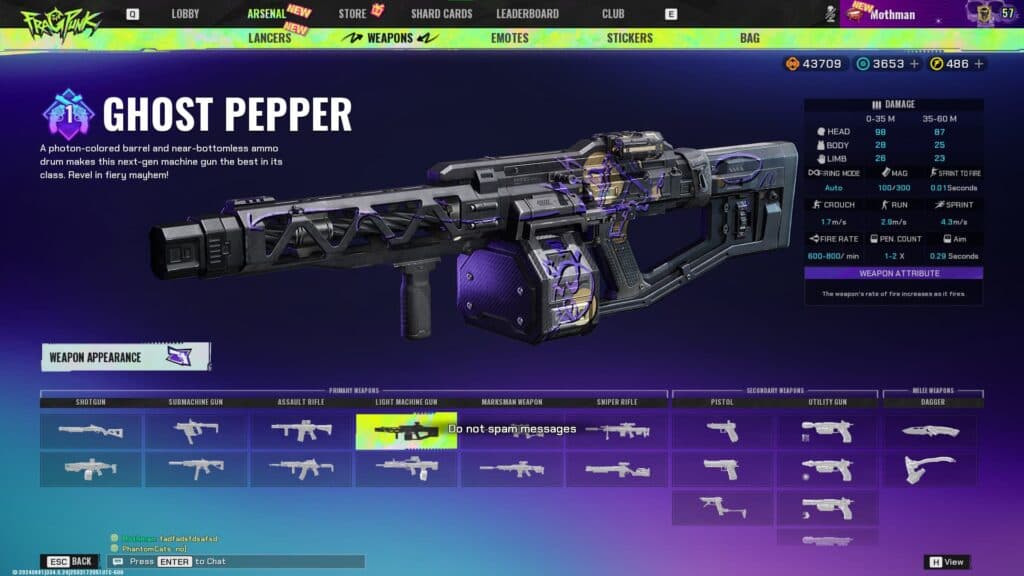Choose the top shotgun weapon tile
Image resolution: width=1024 pixels, height=576 pixels.
click(90, 430)
